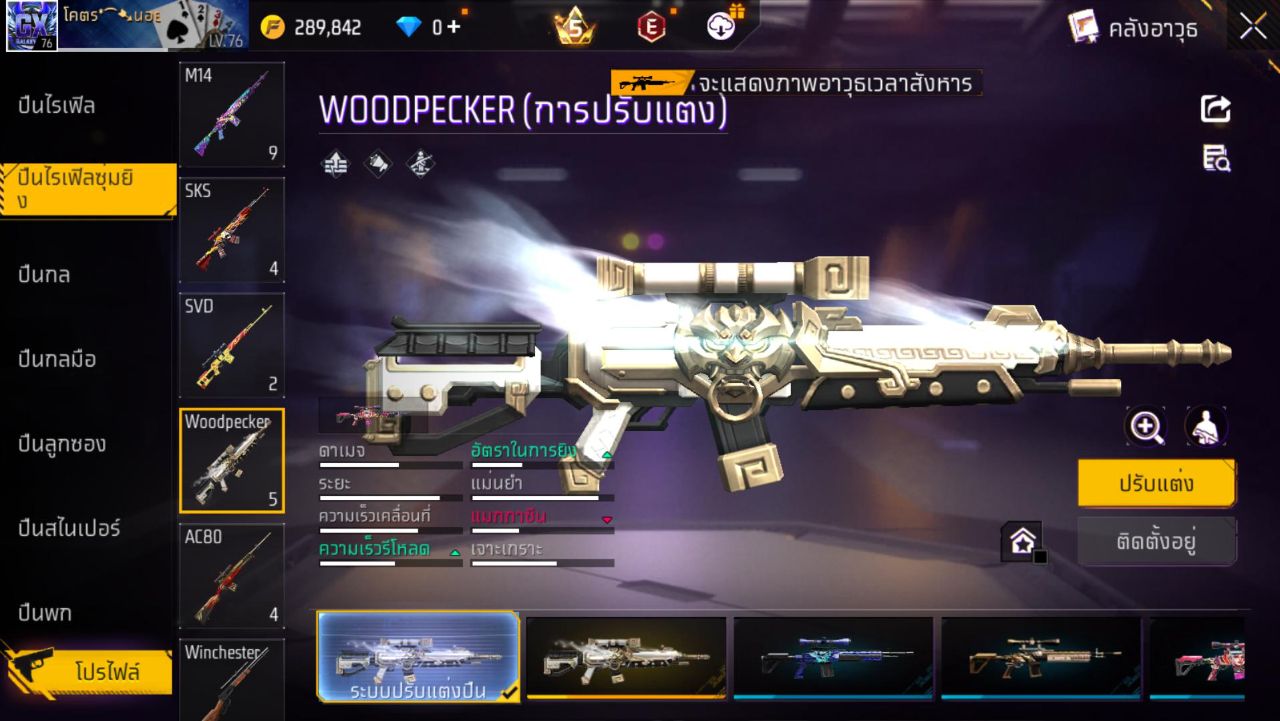
Task: Select the character preview icon beside the magnifier
Action: tap(1206, 426)
